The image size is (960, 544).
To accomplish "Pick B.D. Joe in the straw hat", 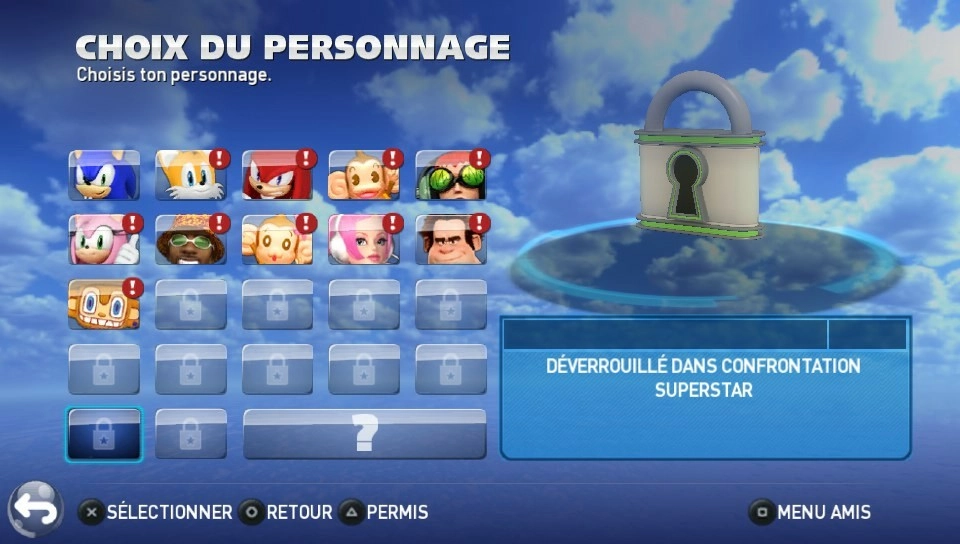I will pyautogui.click(x=191, y=240).
